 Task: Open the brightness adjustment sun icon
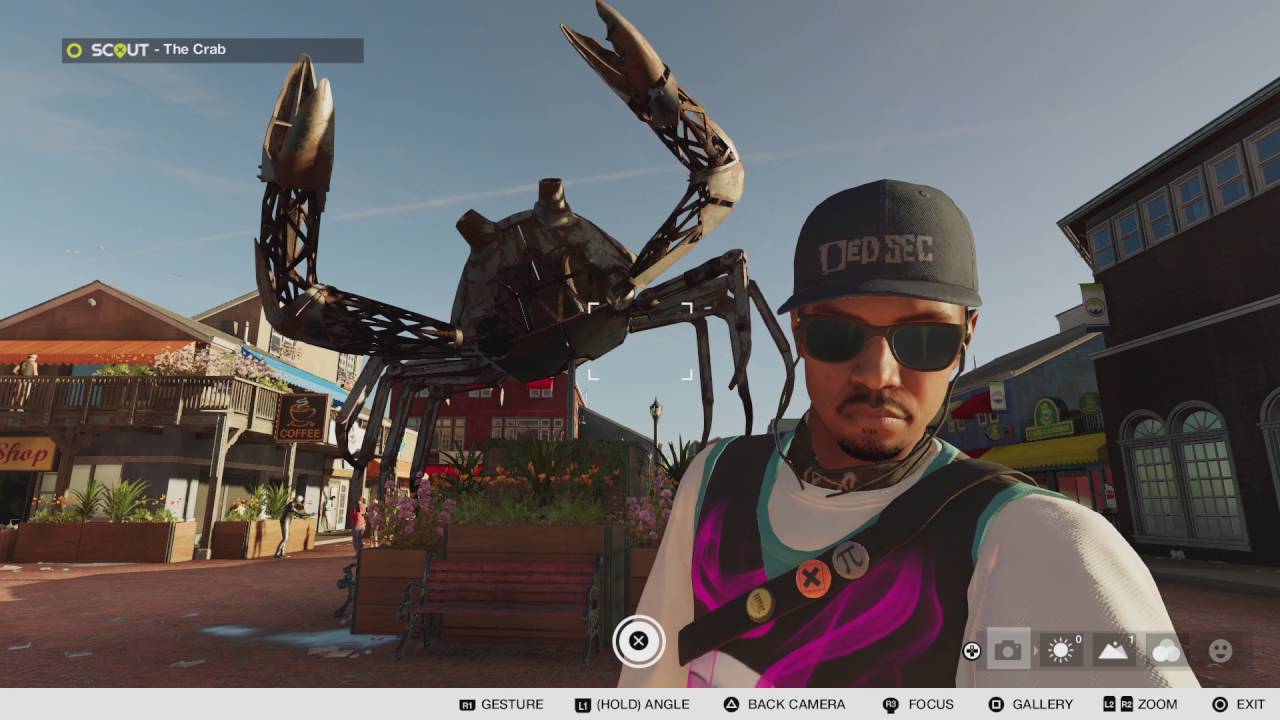1060,650
